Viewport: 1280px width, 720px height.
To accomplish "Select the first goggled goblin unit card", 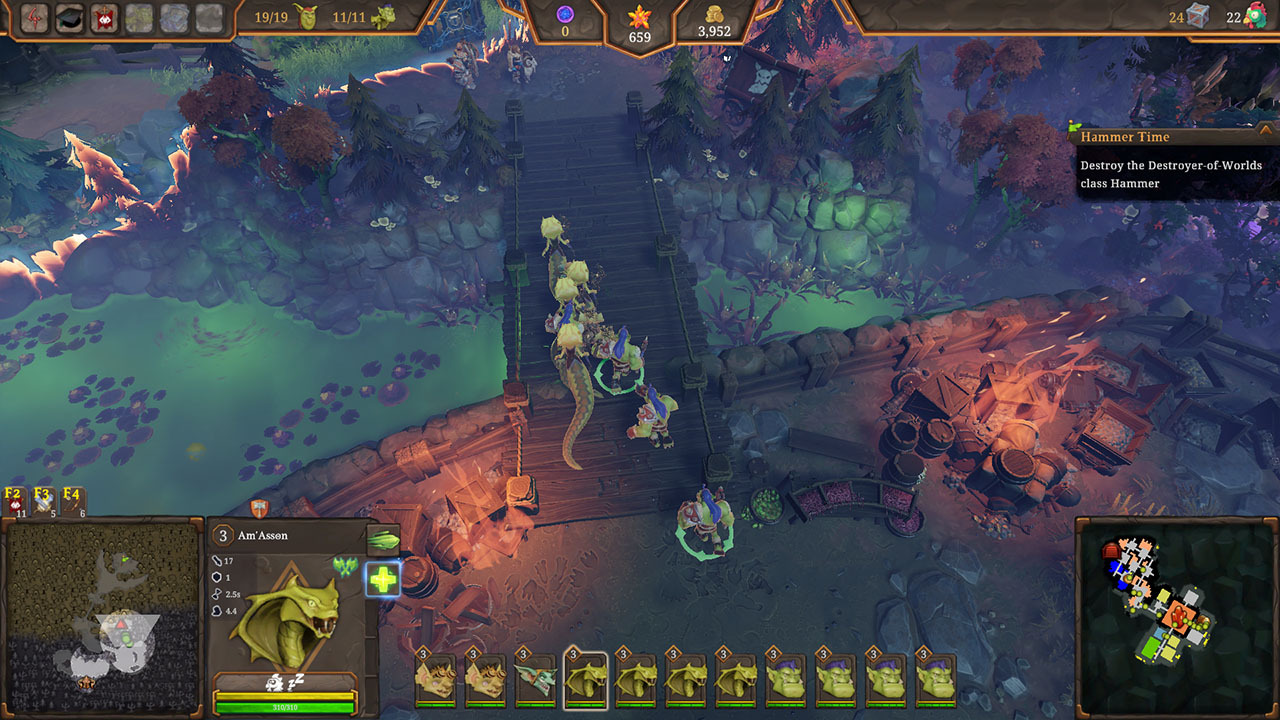I will pos(435,681).
